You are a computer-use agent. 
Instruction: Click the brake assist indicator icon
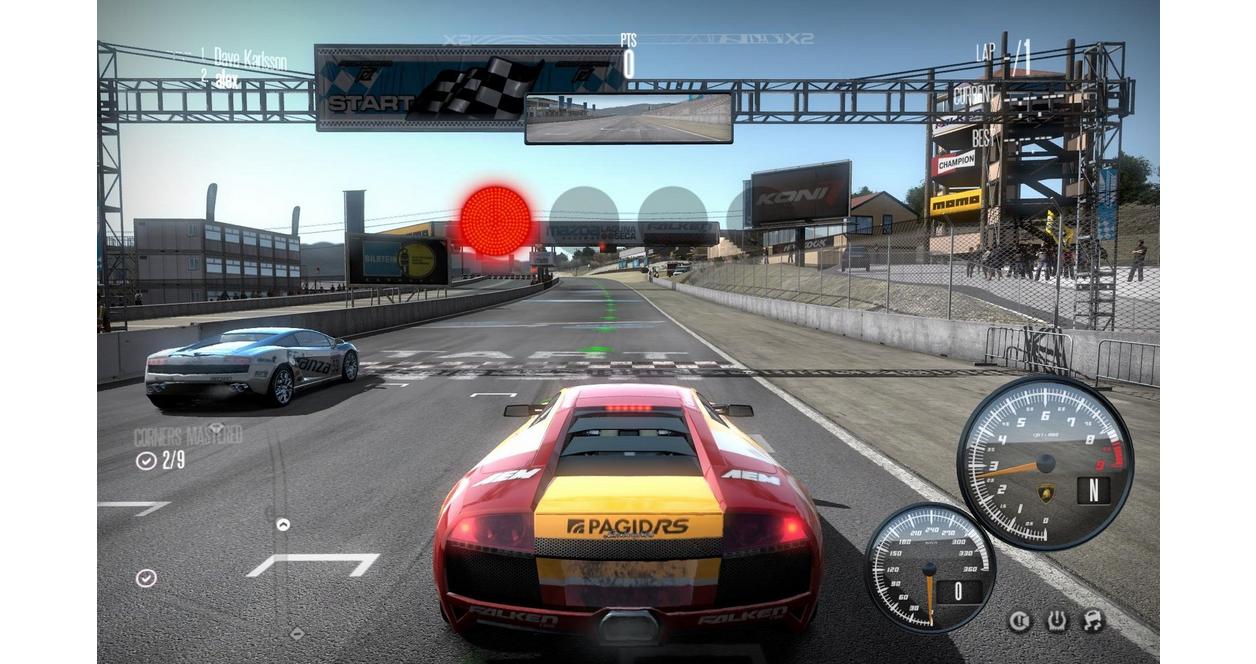[x=1019, y=621]
